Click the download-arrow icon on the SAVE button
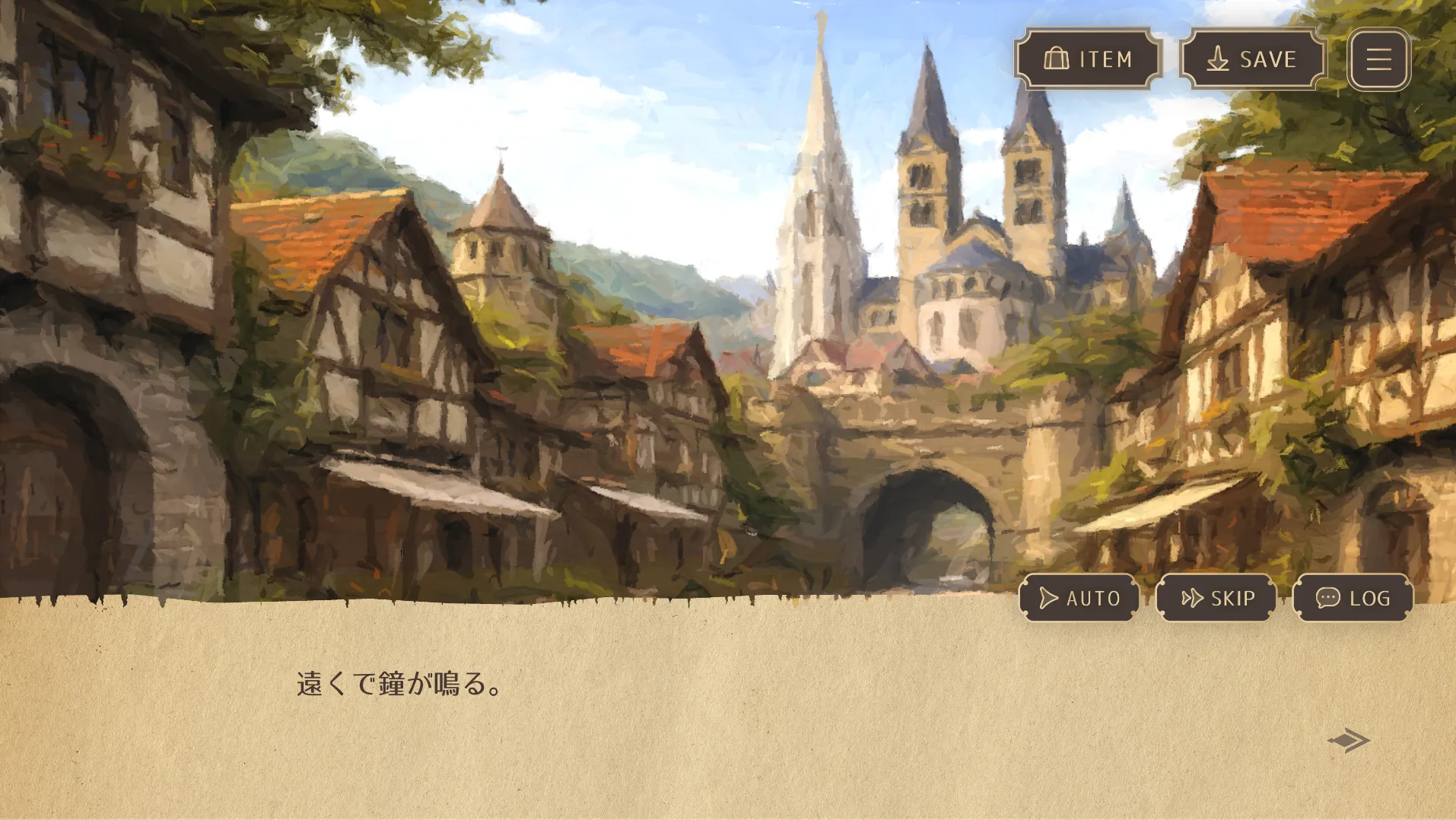Image resolution: width=1456 pixels, height=820 pixels. pyautogui.click(x=1219, y=59)
